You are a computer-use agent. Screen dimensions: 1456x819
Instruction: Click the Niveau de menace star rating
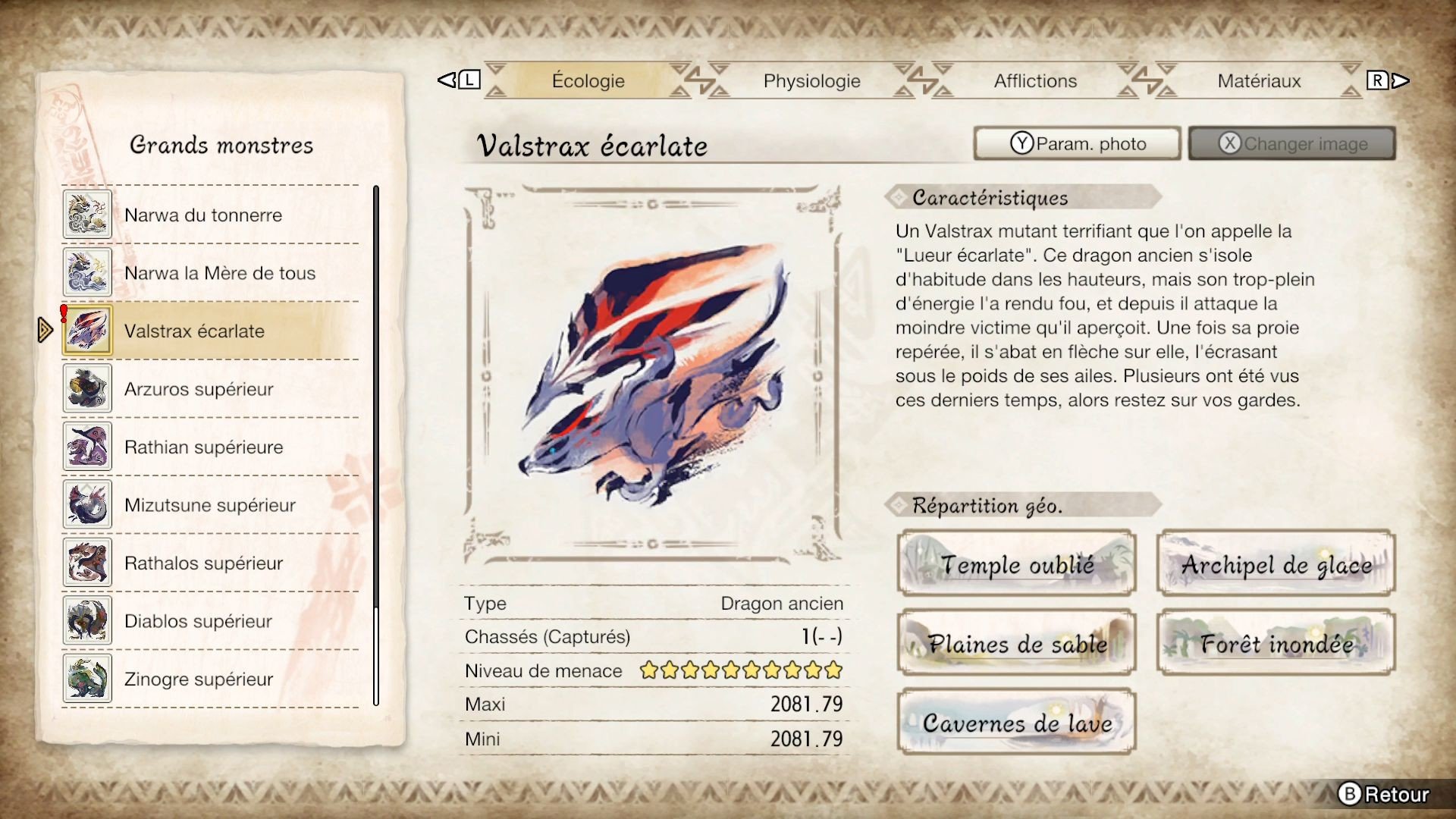[x=739, y=670]
